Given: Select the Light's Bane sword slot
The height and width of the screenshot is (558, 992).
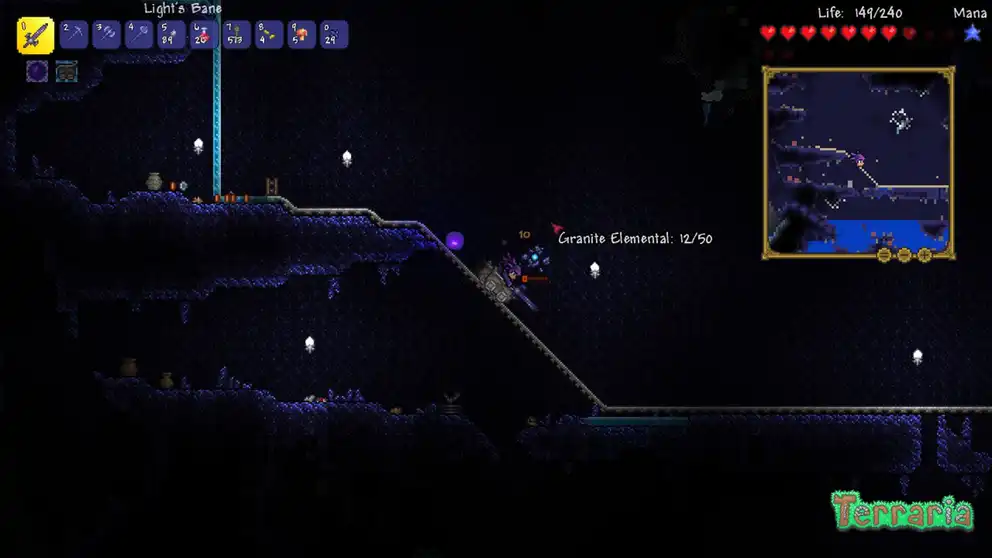Looking at the screenshot, I should tap(35, 36).
